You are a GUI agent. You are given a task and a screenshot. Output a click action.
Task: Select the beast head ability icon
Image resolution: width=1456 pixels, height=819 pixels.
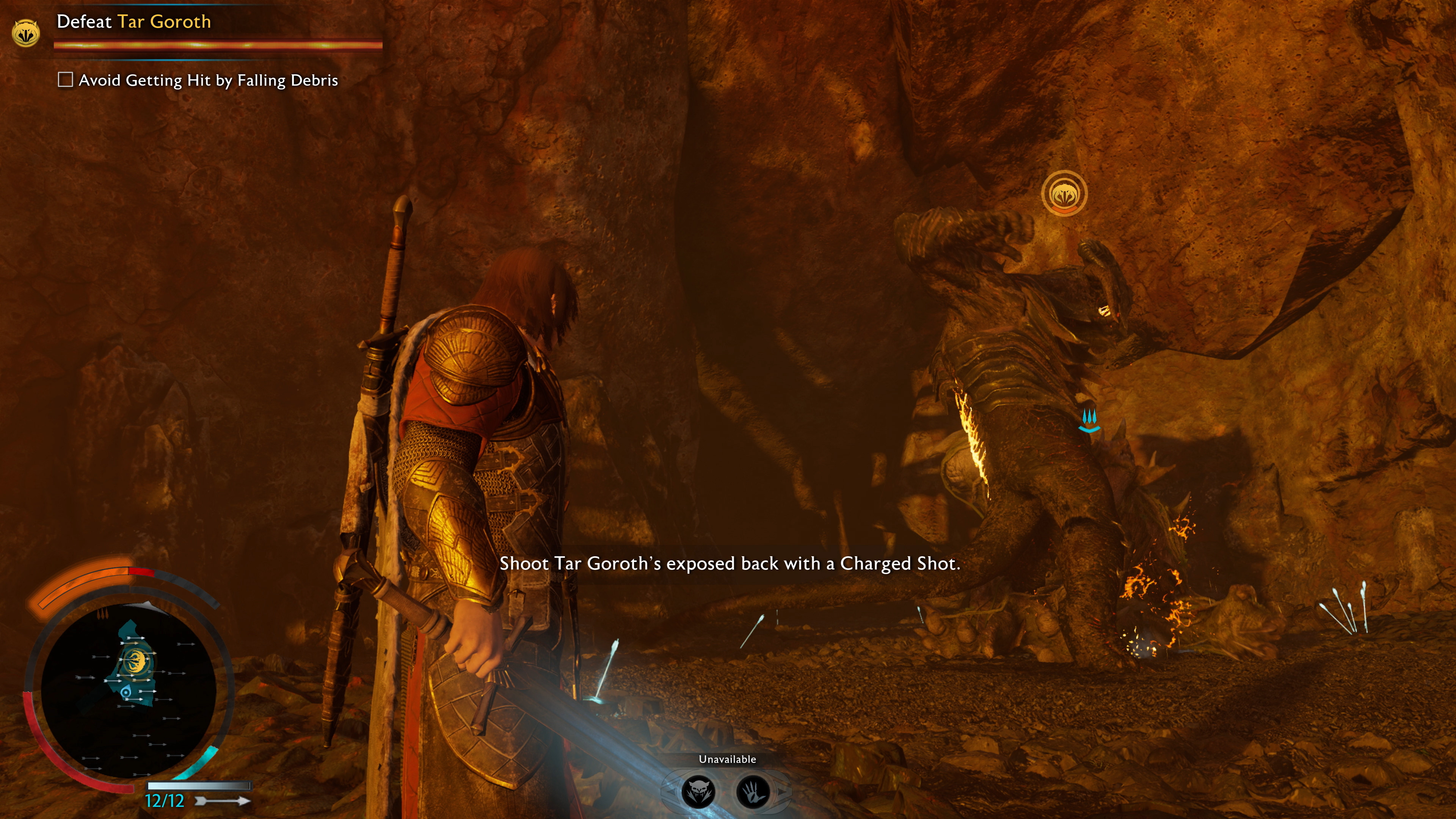pos(698,792)
